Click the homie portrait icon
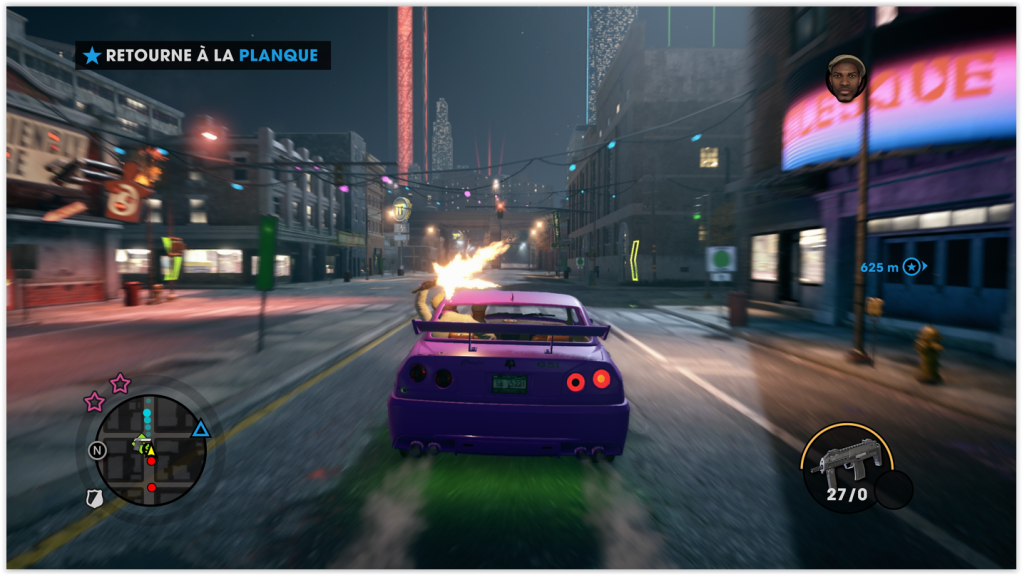The width and height of the screenshot is (1022, 575). coord(845,78)
